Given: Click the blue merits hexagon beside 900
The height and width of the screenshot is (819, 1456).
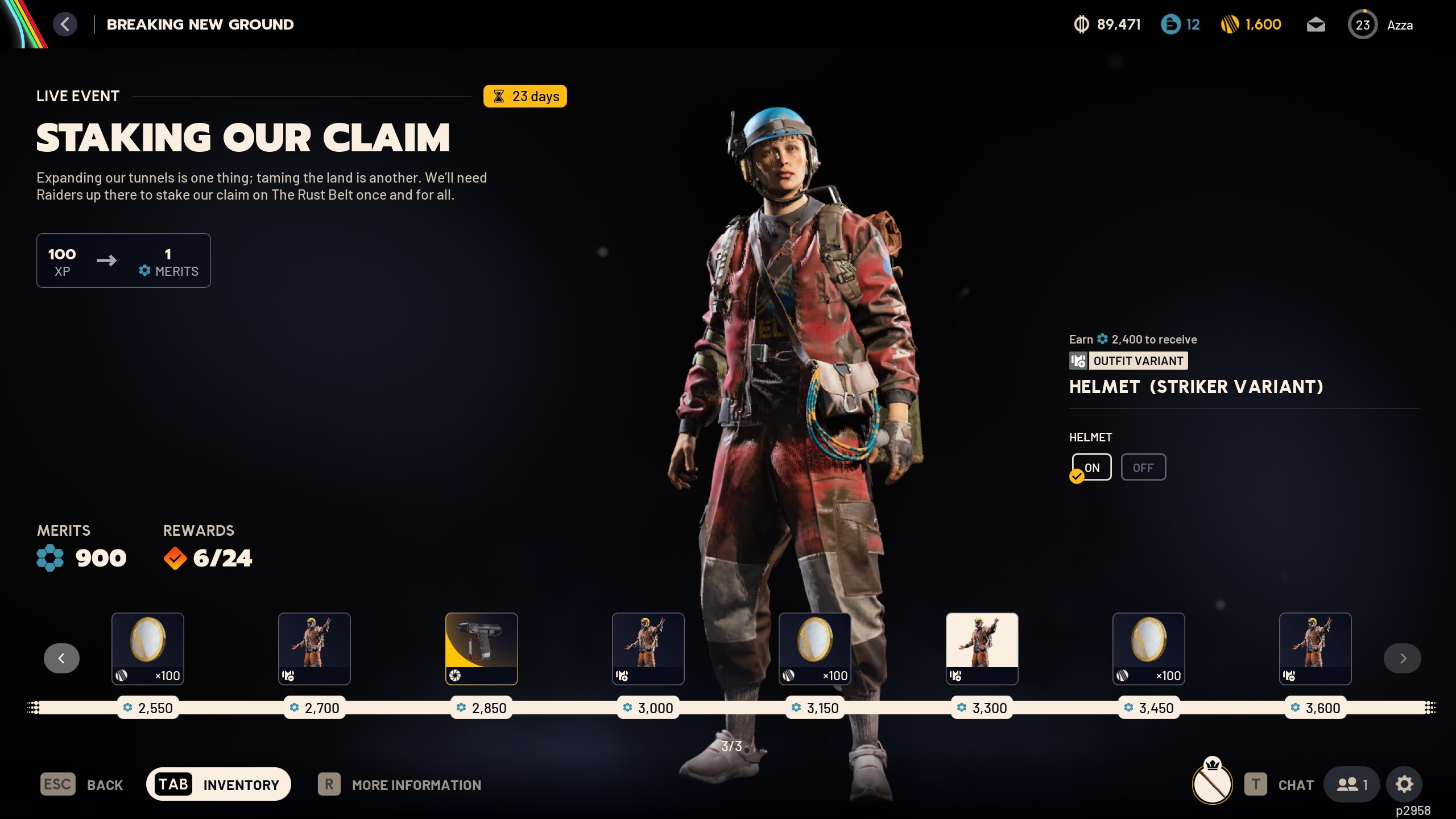Looking at the screenshot, I should coord(49,557).
